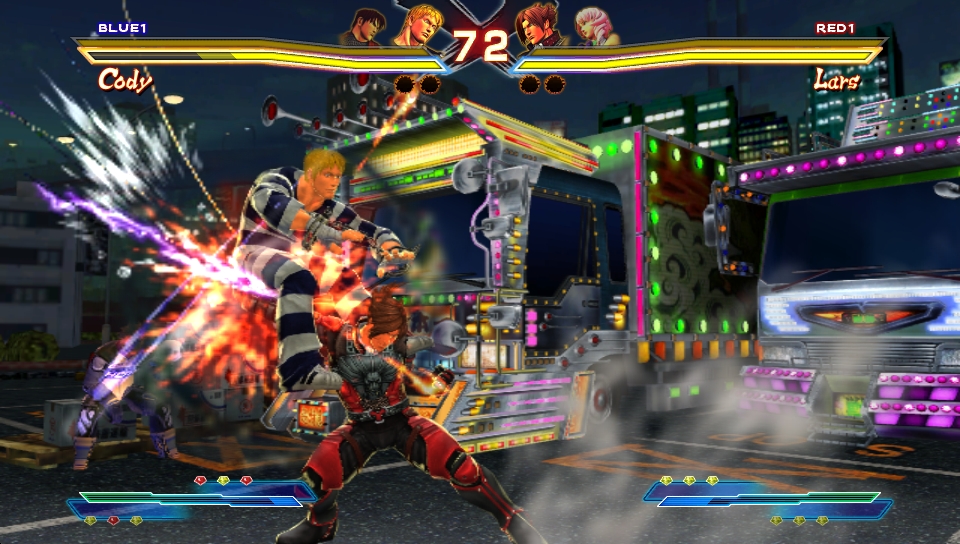Select Lars's spiky-haired character portrait
Viewport: 960px width, 544px height.
tap(537, 26)
